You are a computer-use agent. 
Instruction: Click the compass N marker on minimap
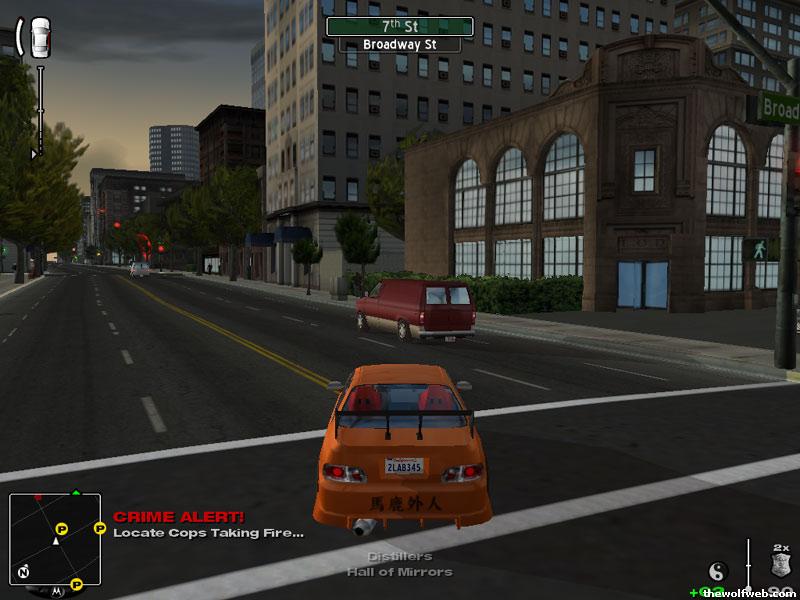pyautogui.click(x=21, y=573)
